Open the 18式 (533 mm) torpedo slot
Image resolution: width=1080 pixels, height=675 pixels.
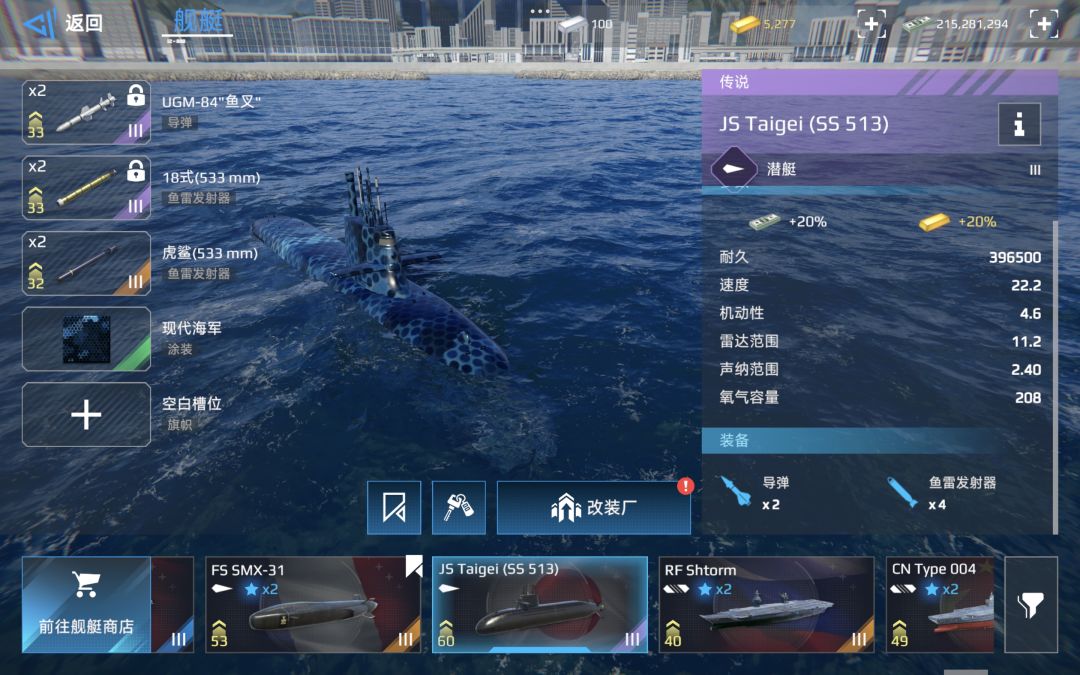point(87,189)
